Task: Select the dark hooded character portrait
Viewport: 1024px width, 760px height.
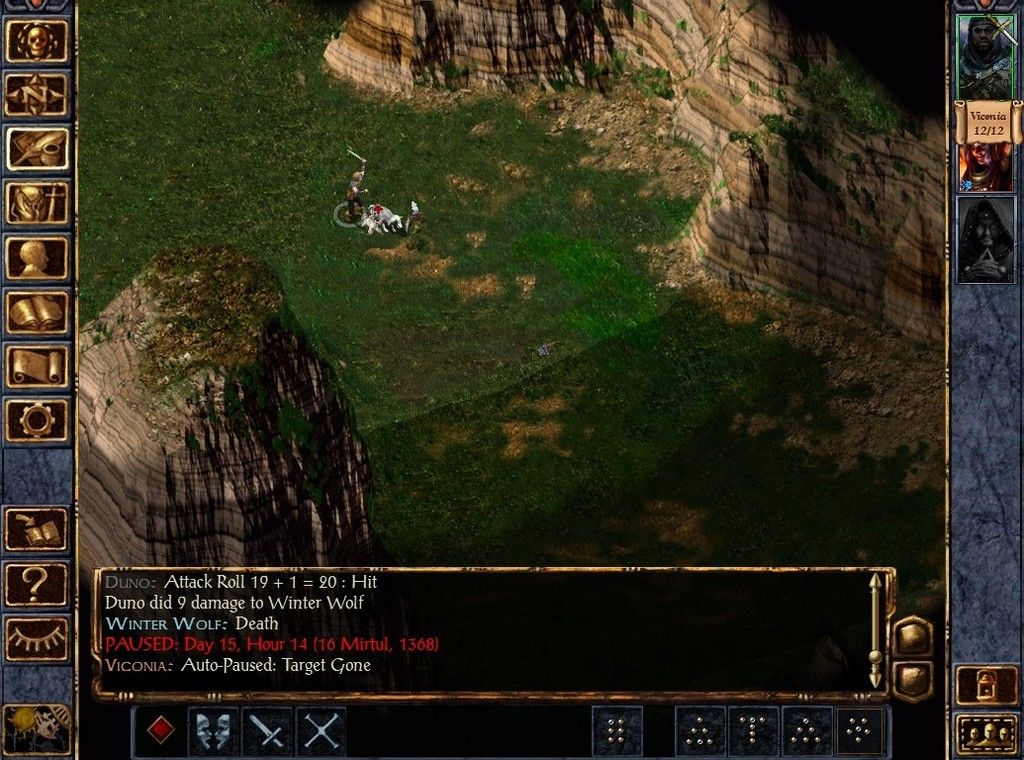Action: 986,240
